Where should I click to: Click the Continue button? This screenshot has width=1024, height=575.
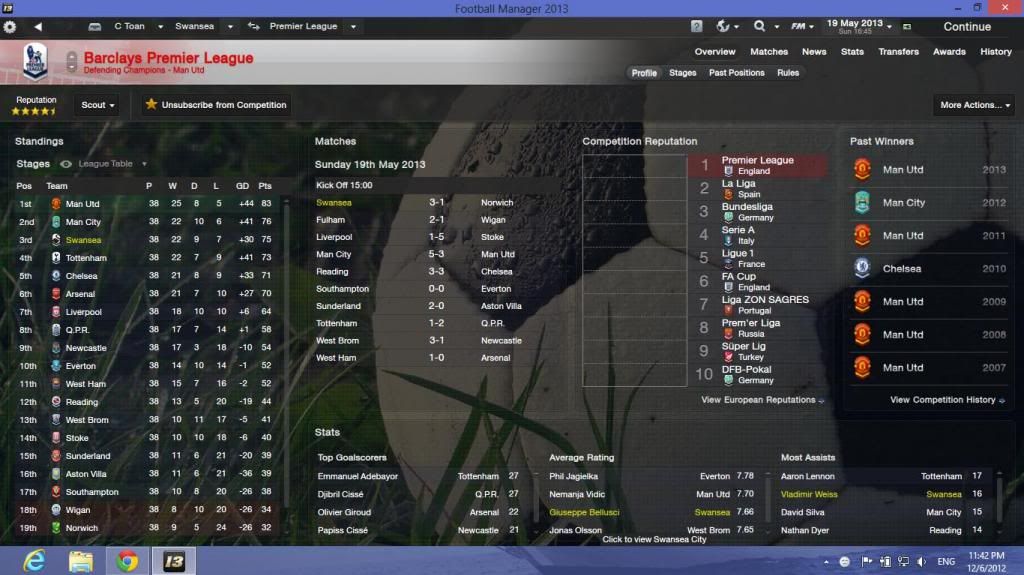(966, 27)
